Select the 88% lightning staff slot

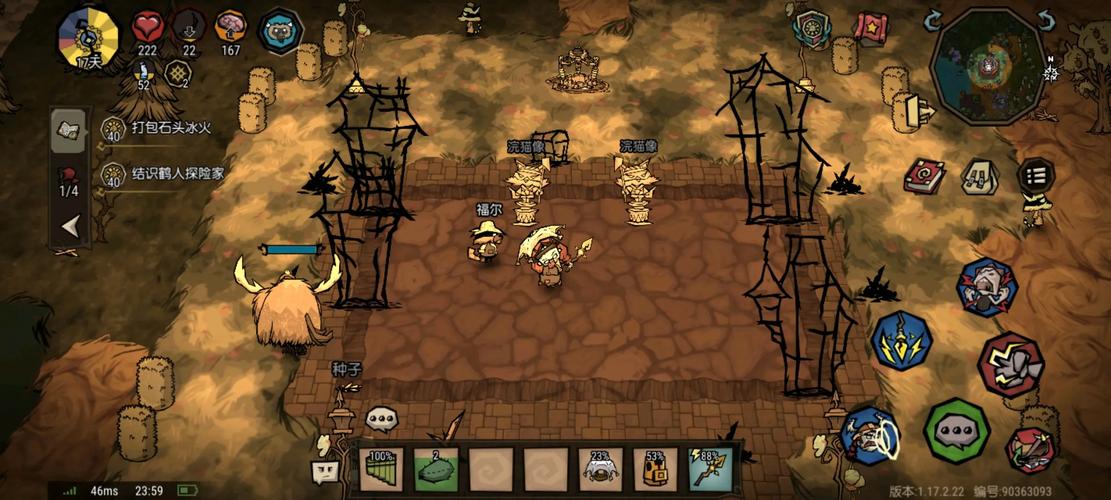click(710, 469)
